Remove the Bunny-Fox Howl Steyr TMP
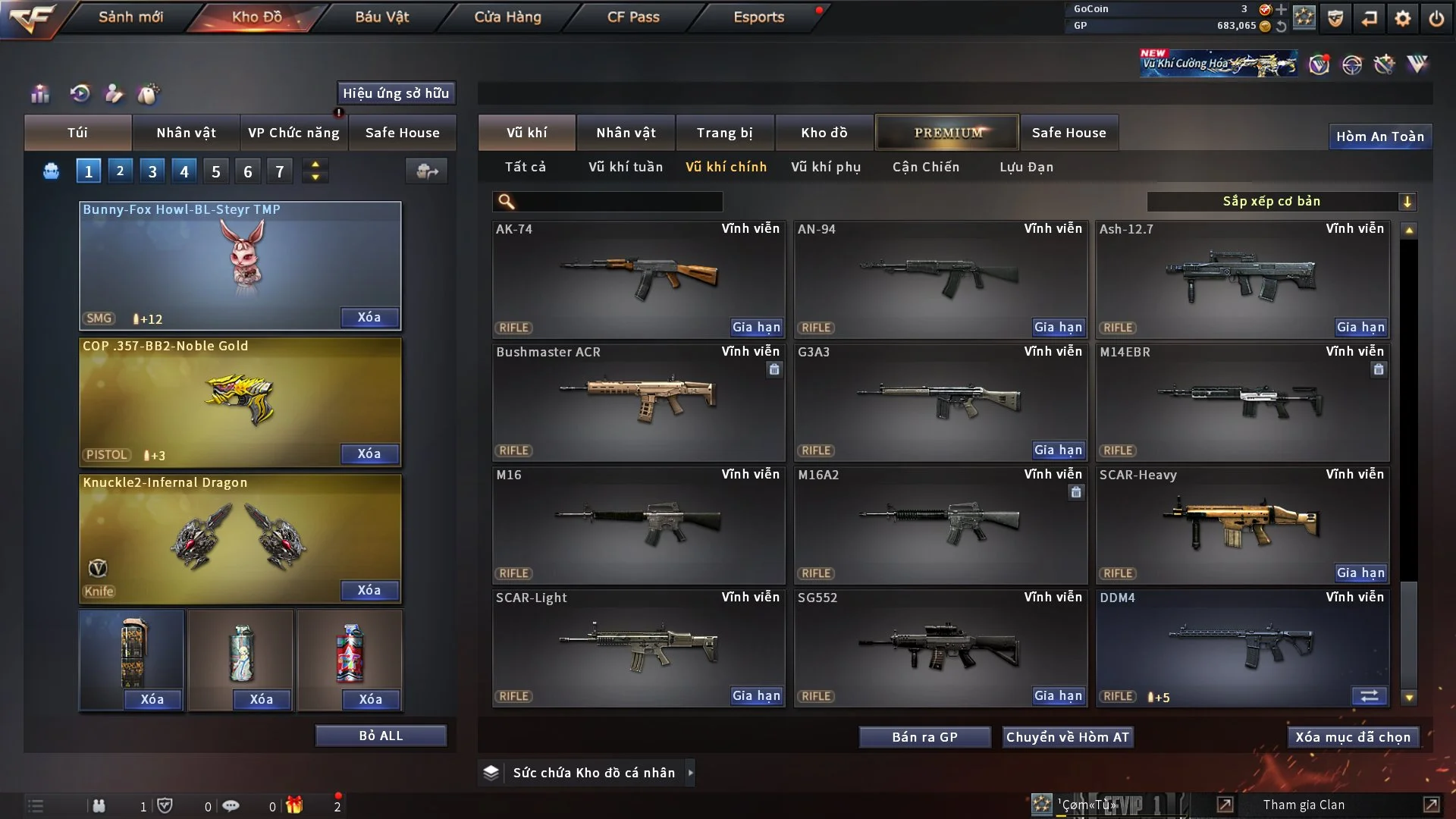Screen dimensions: 1456x819 pos(369,318)
